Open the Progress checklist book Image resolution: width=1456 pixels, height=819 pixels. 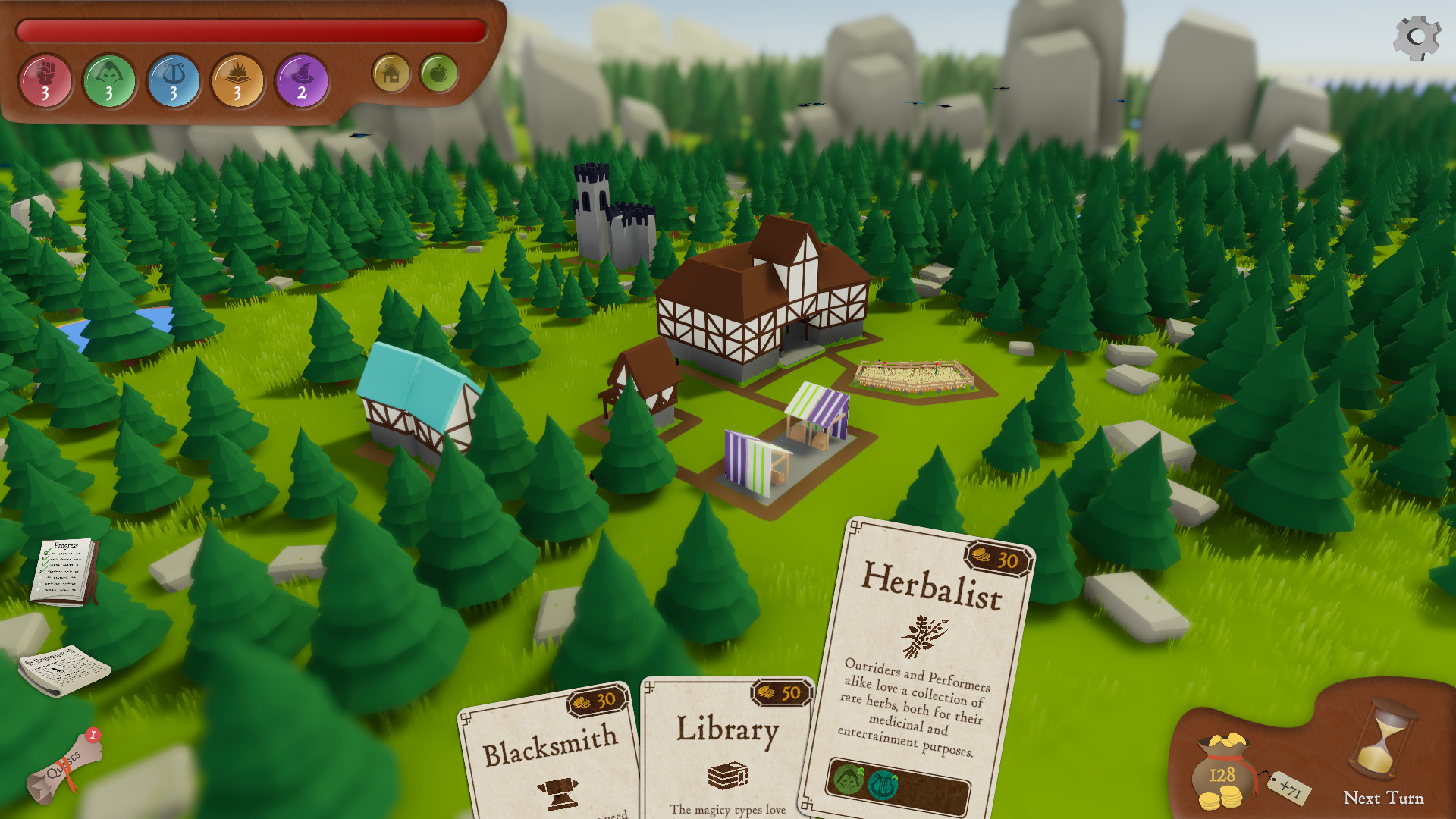pos(65,571)
